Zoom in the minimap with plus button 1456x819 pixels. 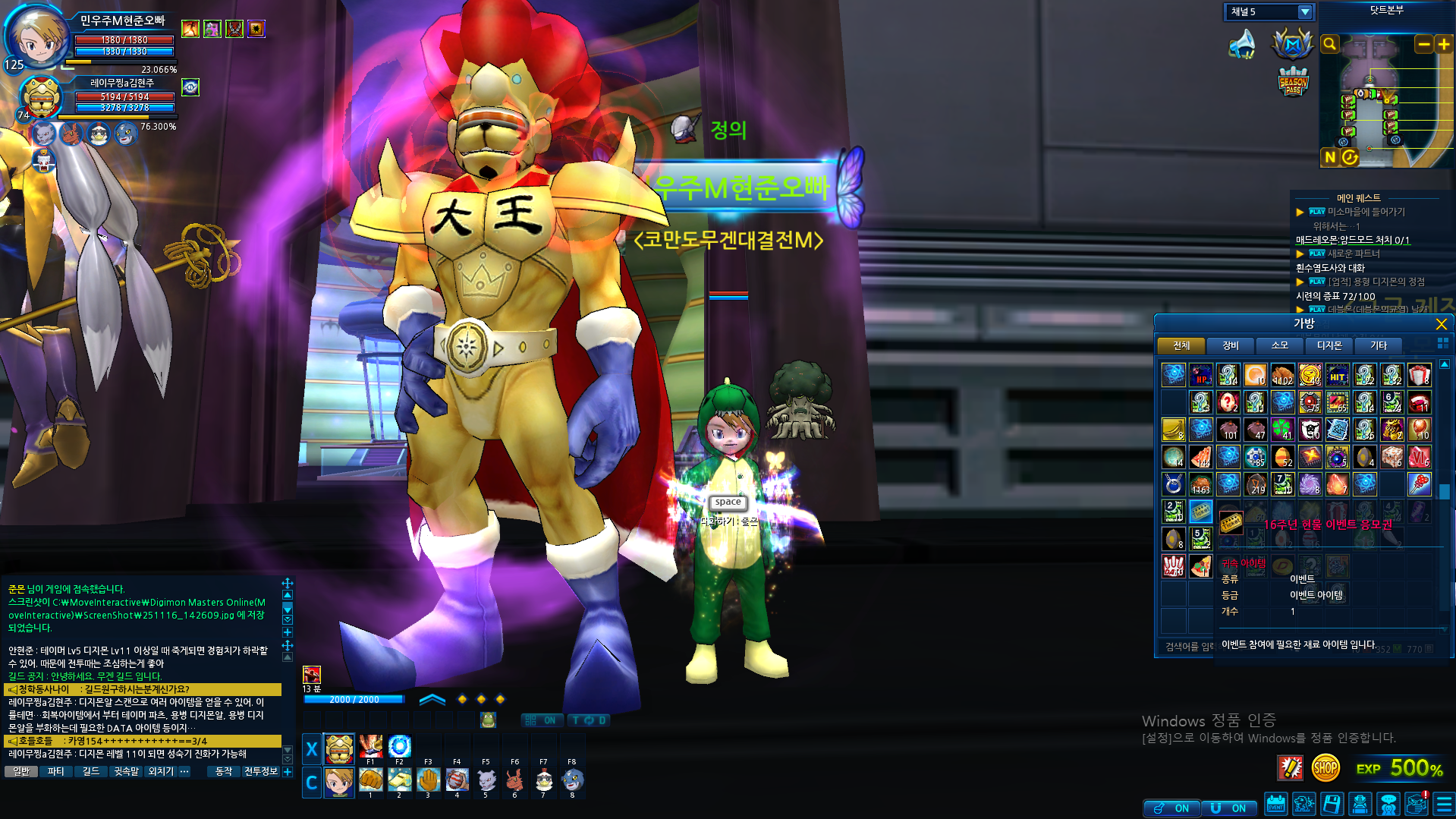[1443, 45]
